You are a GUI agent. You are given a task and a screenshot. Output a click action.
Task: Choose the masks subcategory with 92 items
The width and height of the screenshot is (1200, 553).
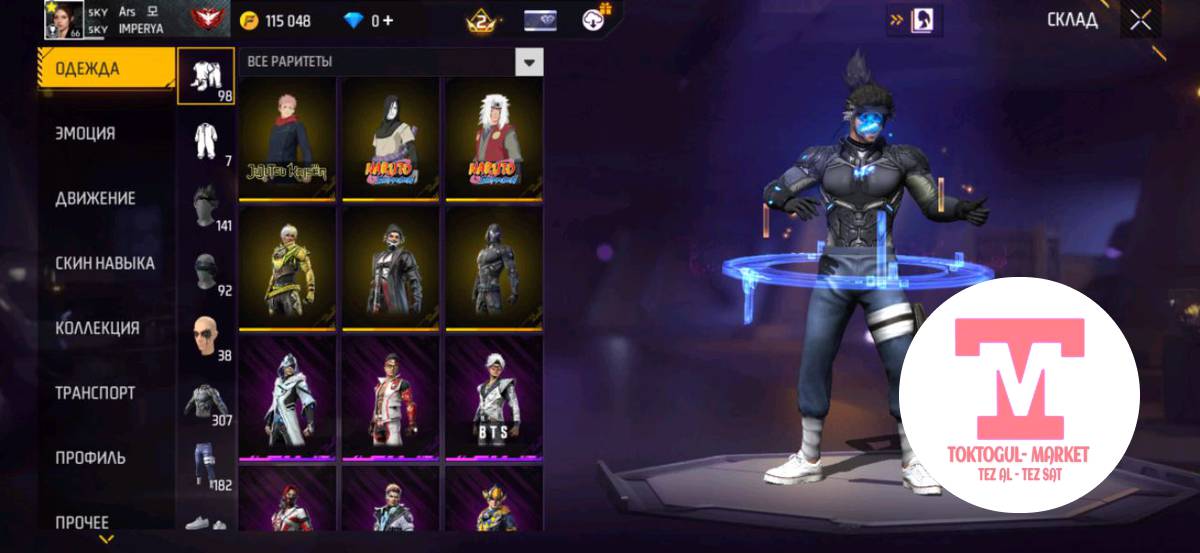pyautogui.click(x=206, y=272)
